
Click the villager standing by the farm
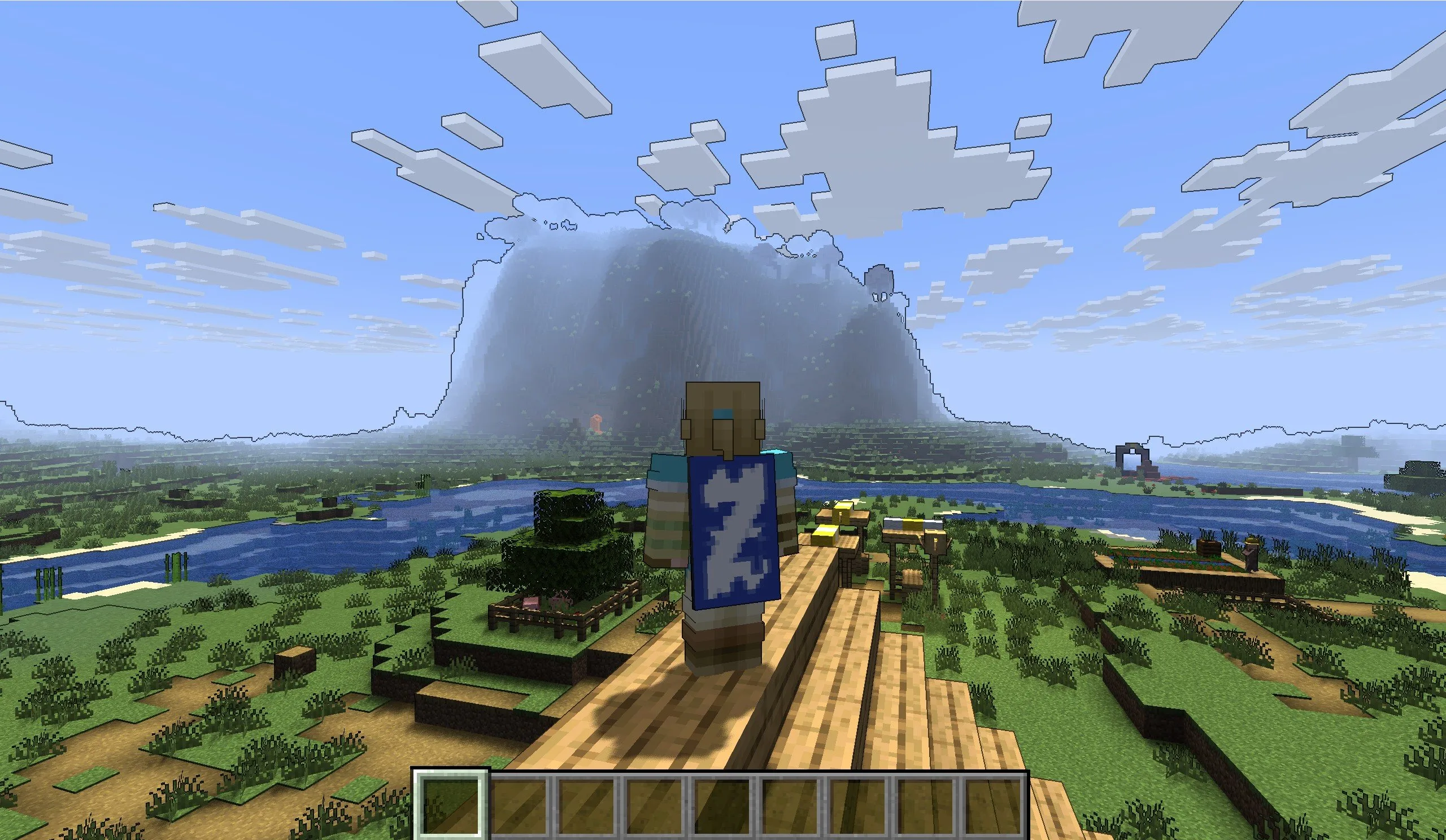(1252, 555)
